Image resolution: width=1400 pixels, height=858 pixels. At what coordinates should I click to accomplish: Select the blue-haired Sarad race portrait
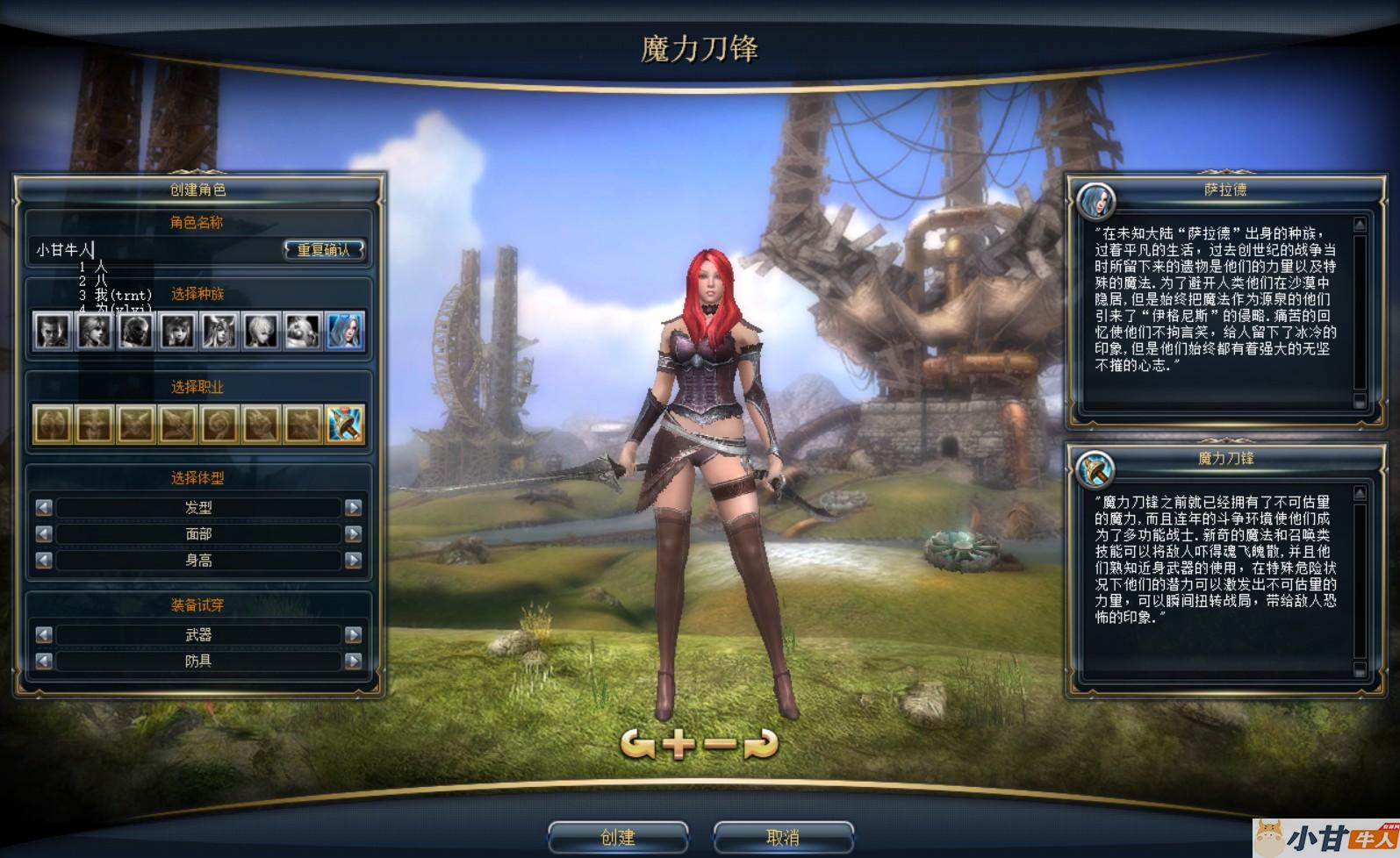pyautogui.click(x=345, y=332)
